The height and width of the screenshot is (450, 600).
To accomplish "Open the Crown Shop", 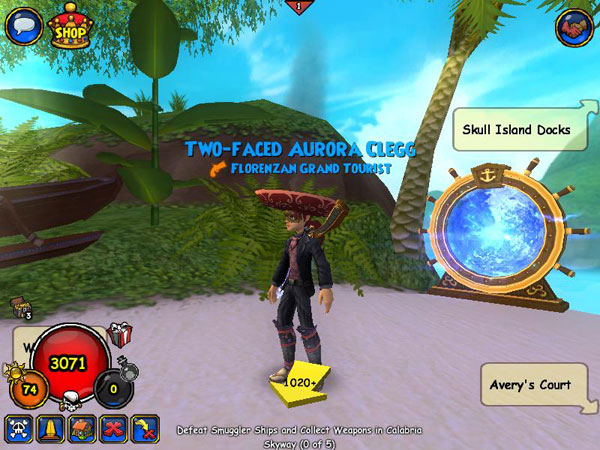I will point(71,26).
